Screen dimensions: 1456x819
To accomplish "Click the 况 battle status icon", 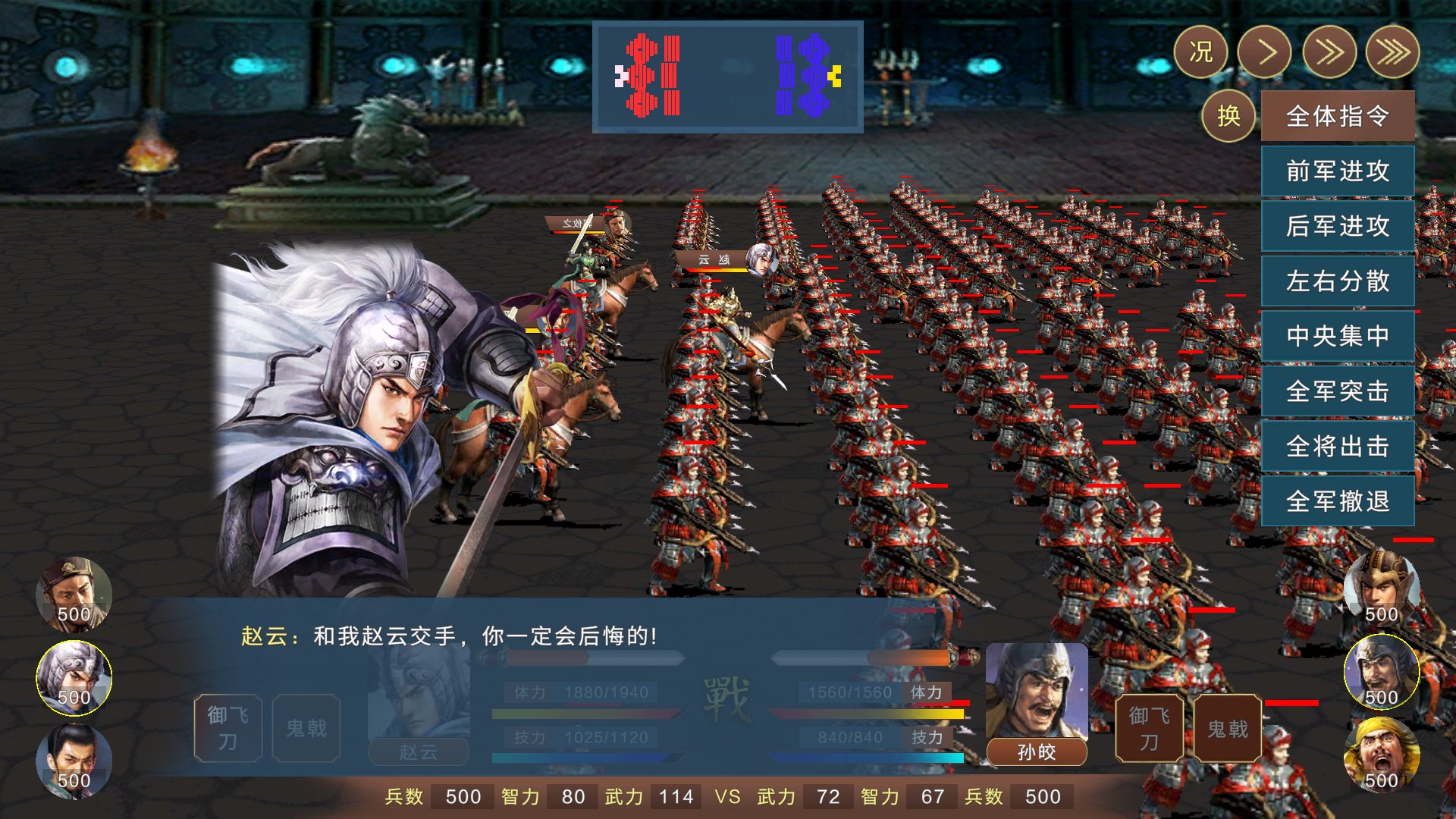I will point(1203,52).
